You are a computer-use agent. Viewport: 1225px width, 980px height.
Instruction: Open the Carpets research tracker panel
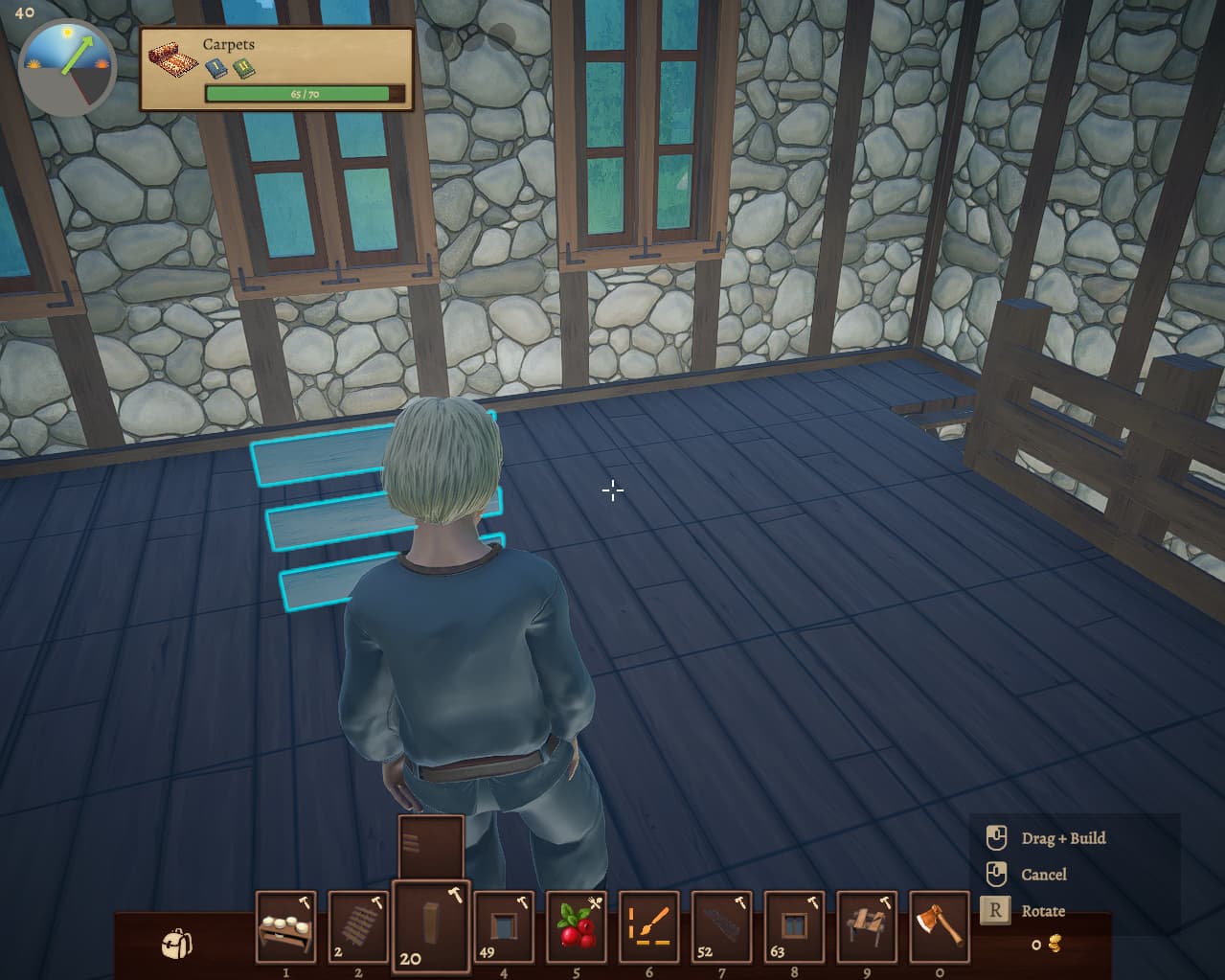277,69
